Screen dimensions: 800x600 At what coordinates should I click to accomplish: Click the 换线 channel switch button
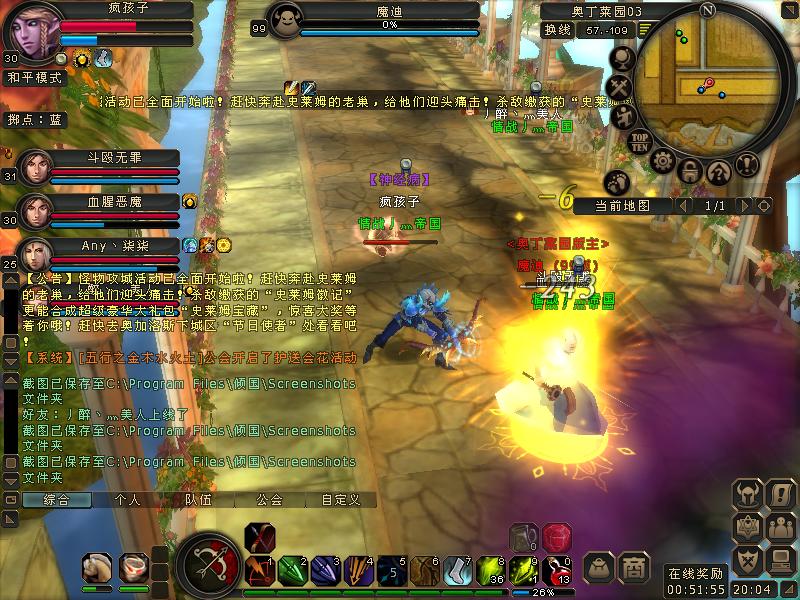coord(556,30)
